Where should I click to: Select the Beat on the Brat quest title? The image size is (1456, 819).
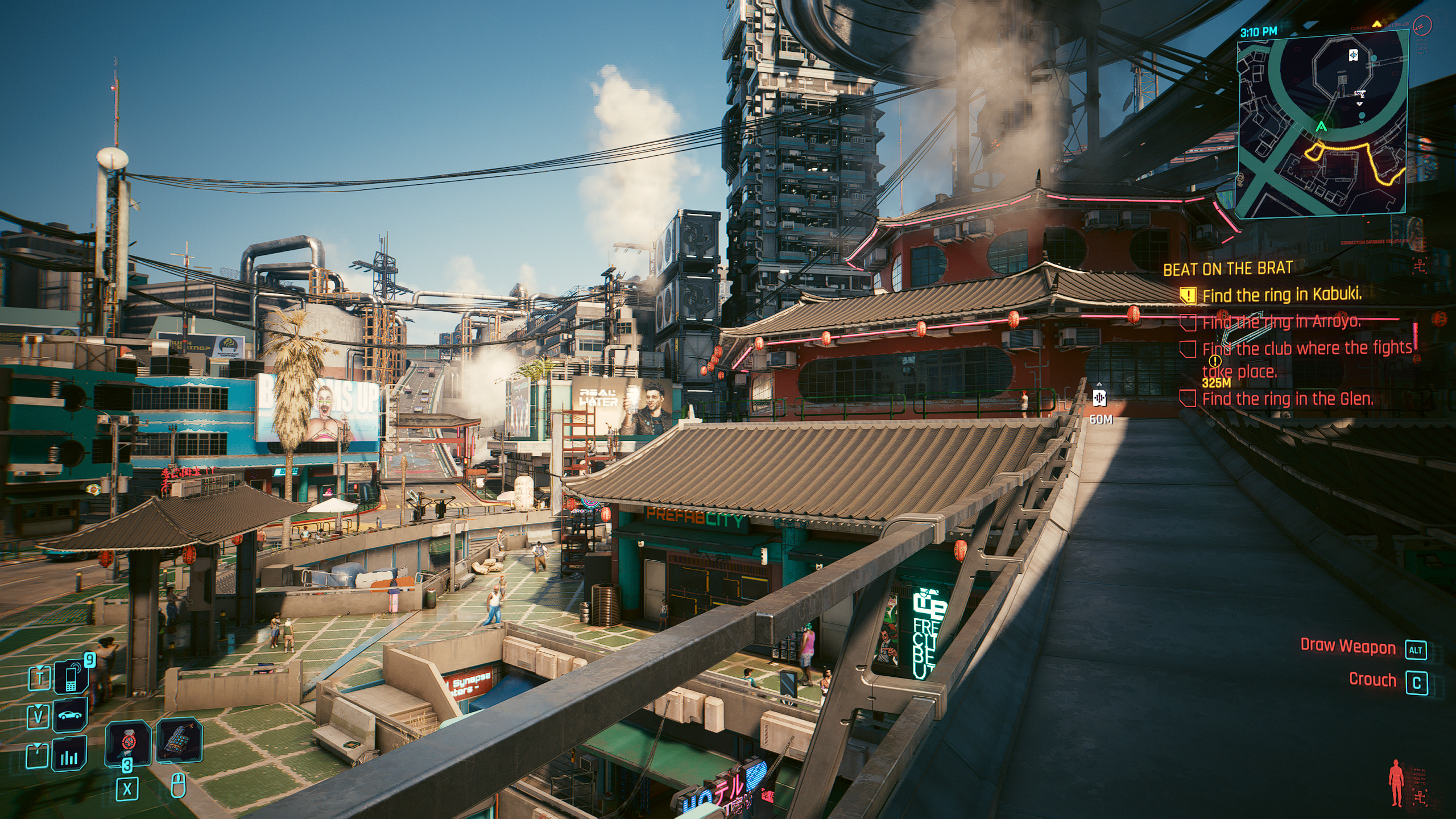tap(1227, 268)
